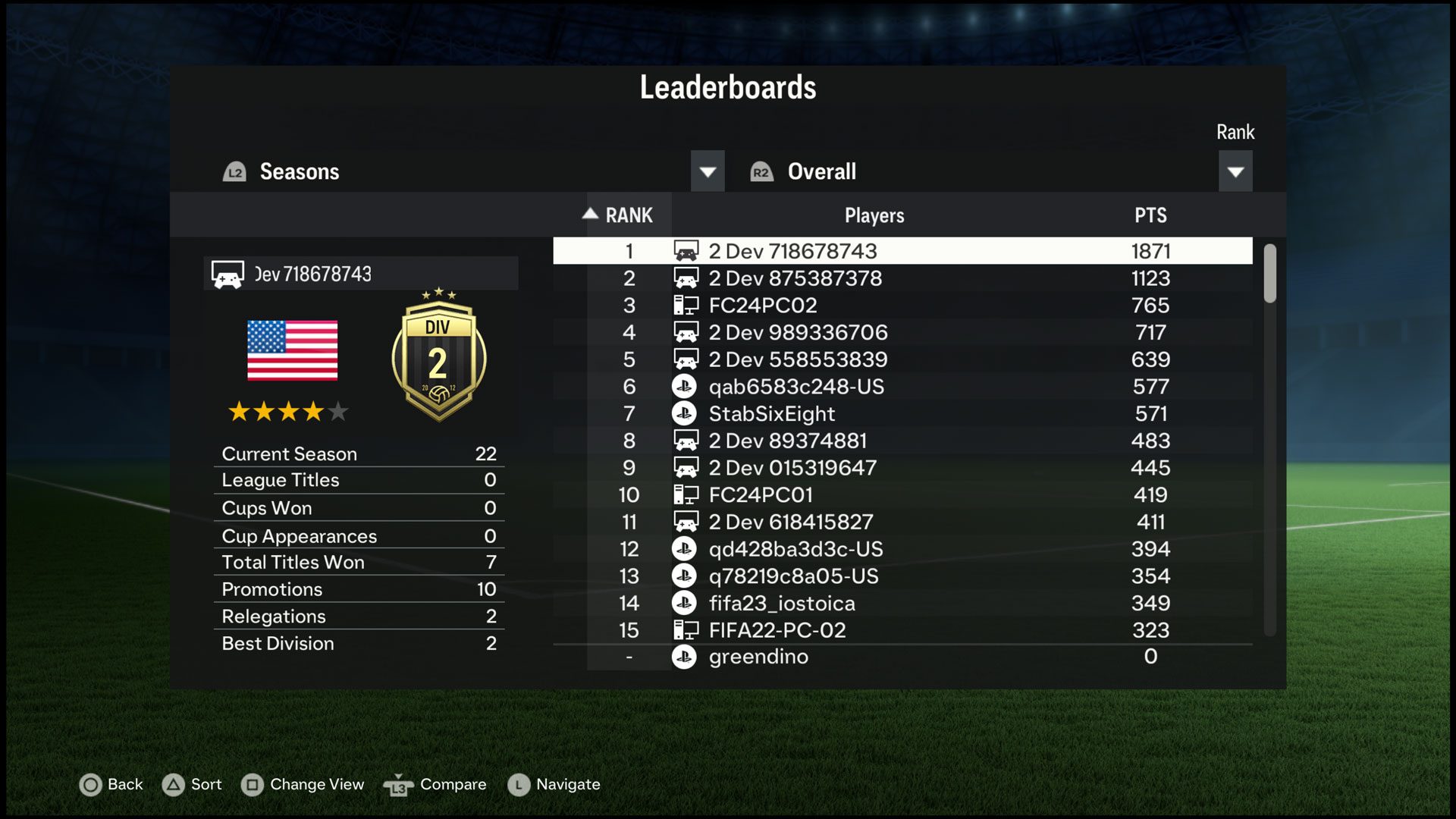
Task: Select the Players column header
Action: 874,215
